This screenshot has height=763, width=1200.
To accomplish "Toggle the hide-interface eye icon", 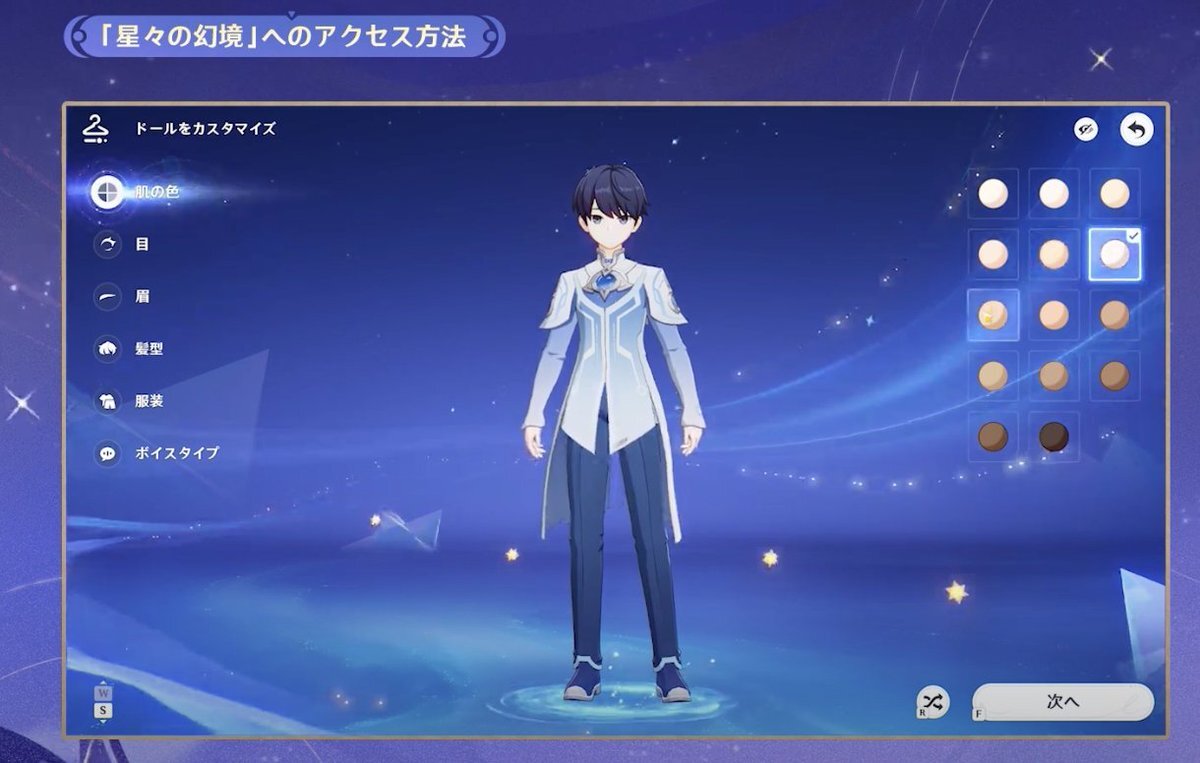I will pos(1086,129).
